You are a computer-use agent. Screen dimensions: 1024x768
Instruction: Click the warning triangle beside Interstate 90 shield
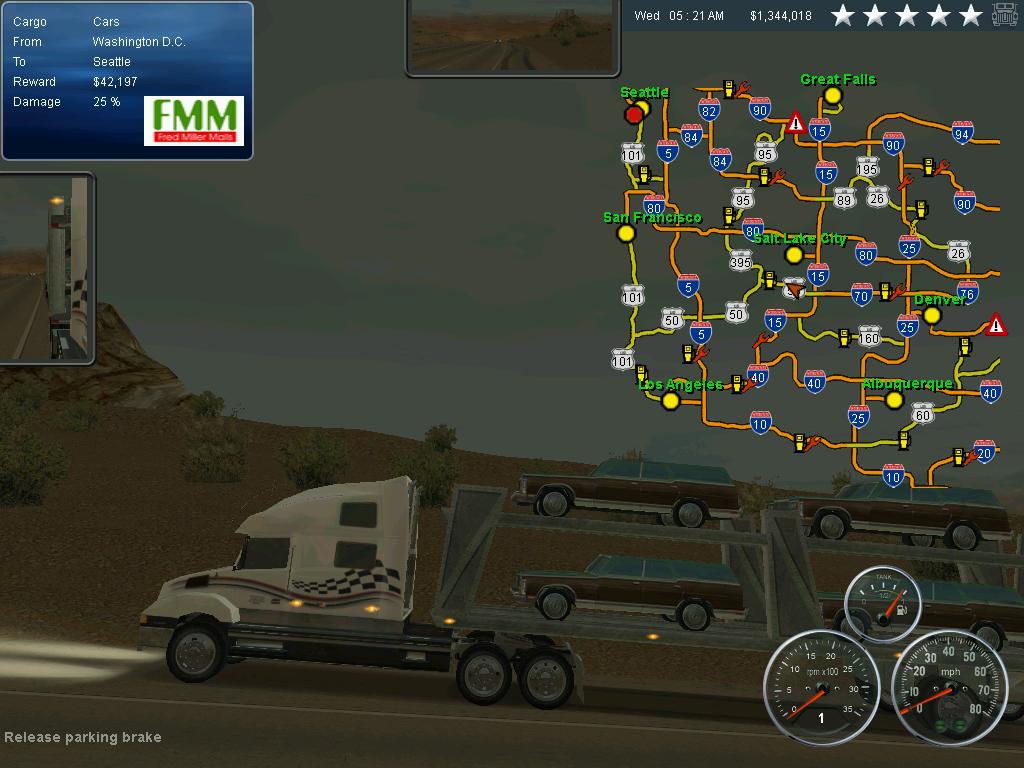click(795, 123)
